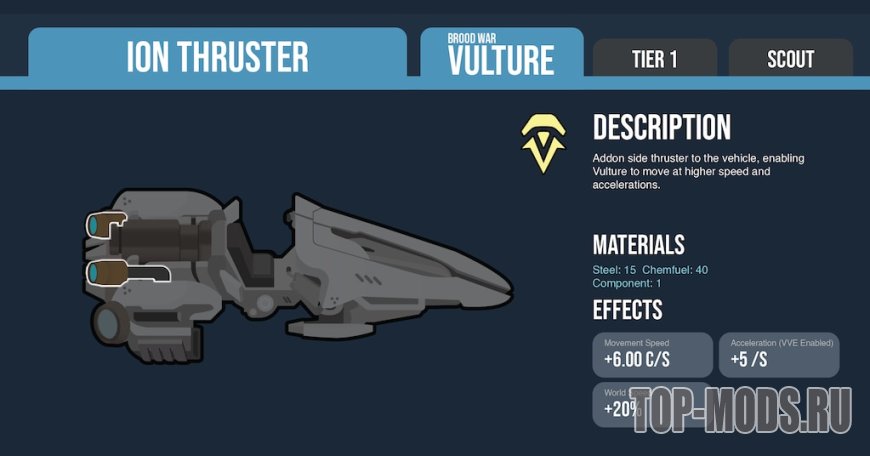
Task: Choose the Scout tab
Action: click(790, 59)
